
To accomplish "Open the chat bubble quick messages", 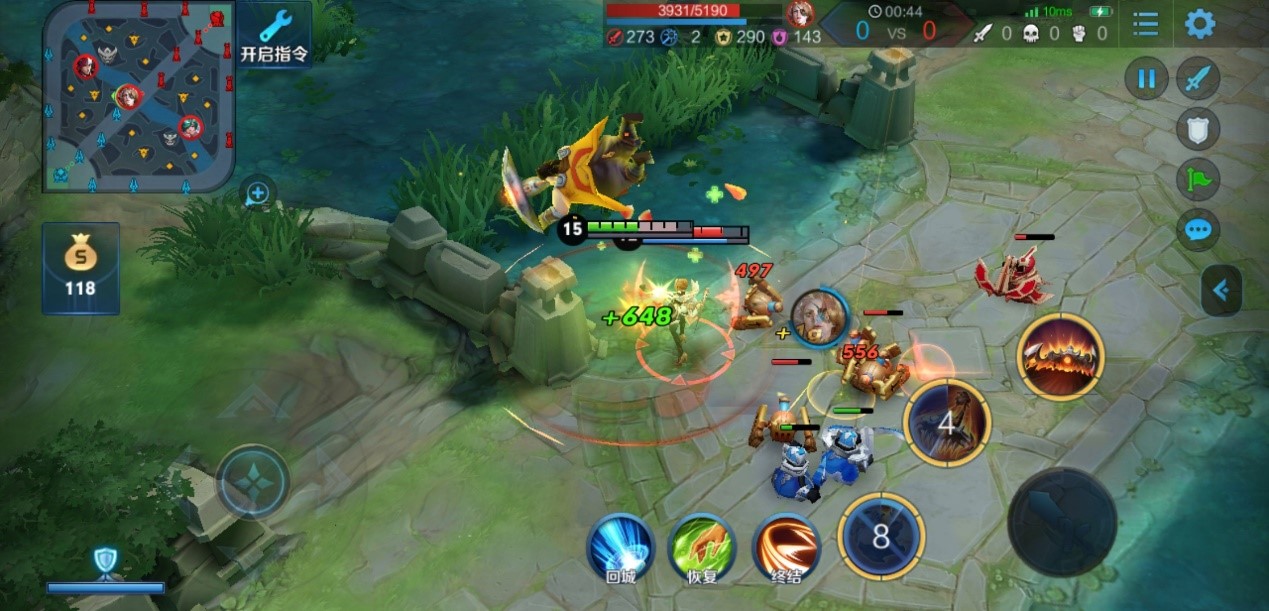I will (1197, 231).
